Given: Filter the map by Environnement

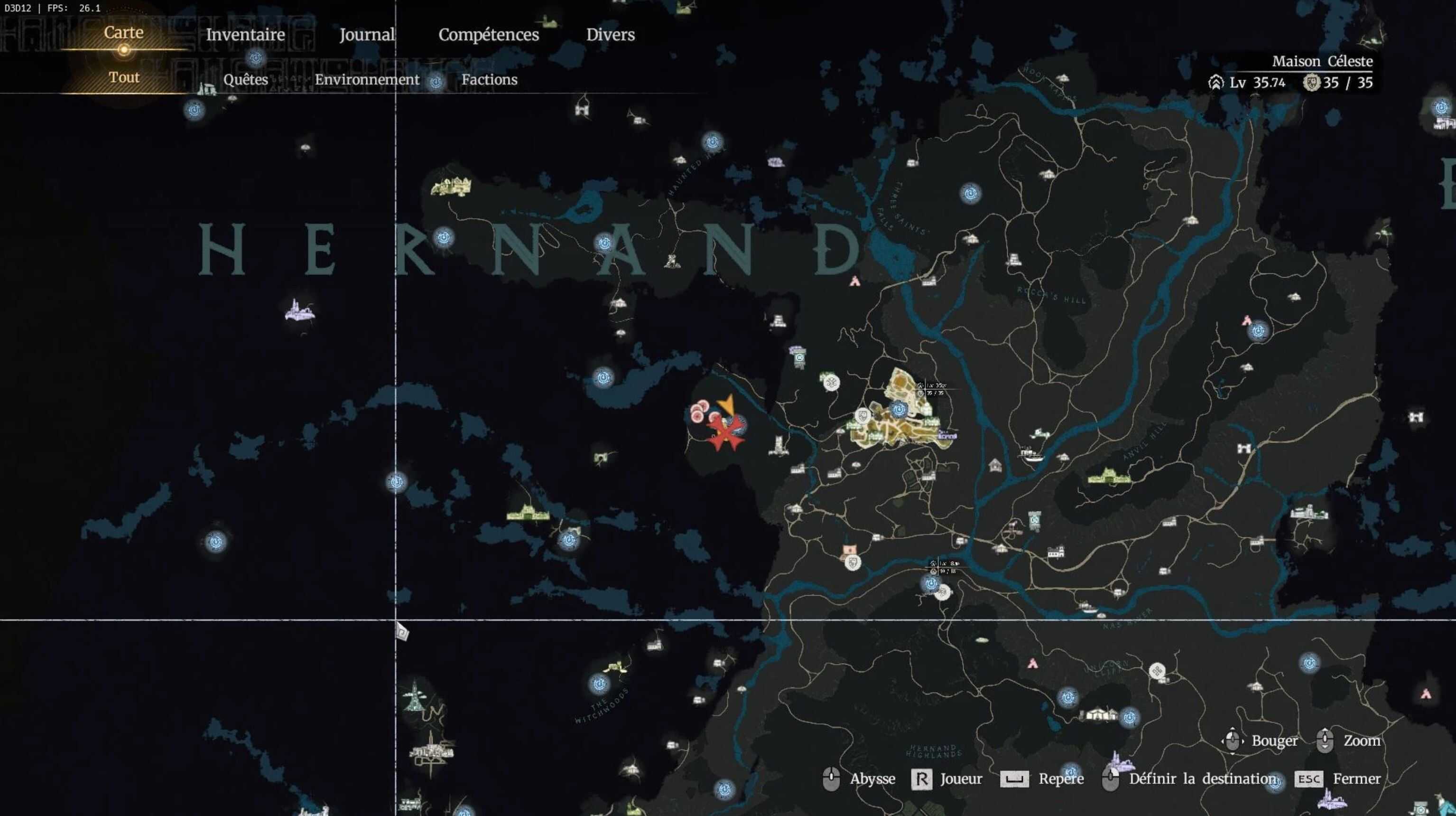Looking at the screenshot, I should pyautogui.click(x=367, y=79).
